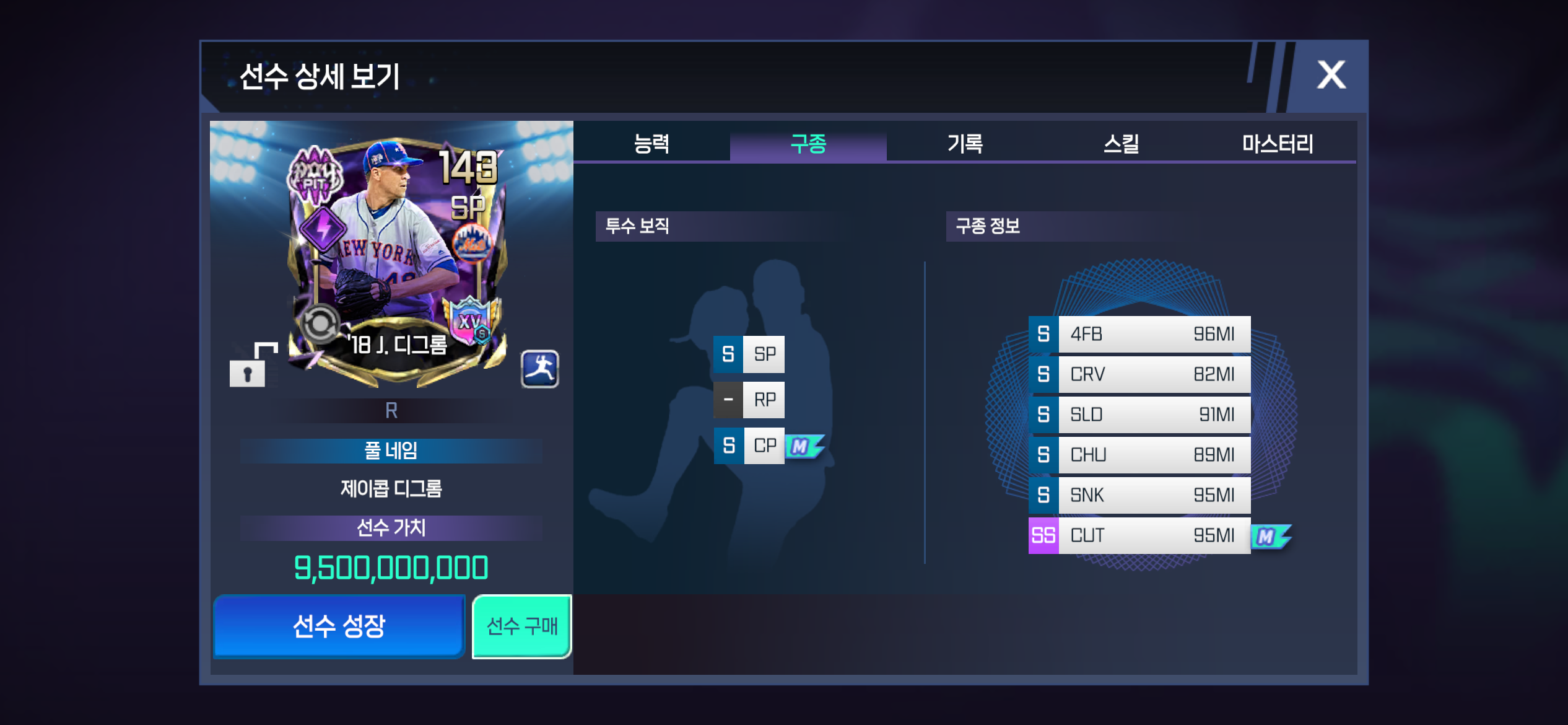Click the SP position entry

click(x=749, y=354)
